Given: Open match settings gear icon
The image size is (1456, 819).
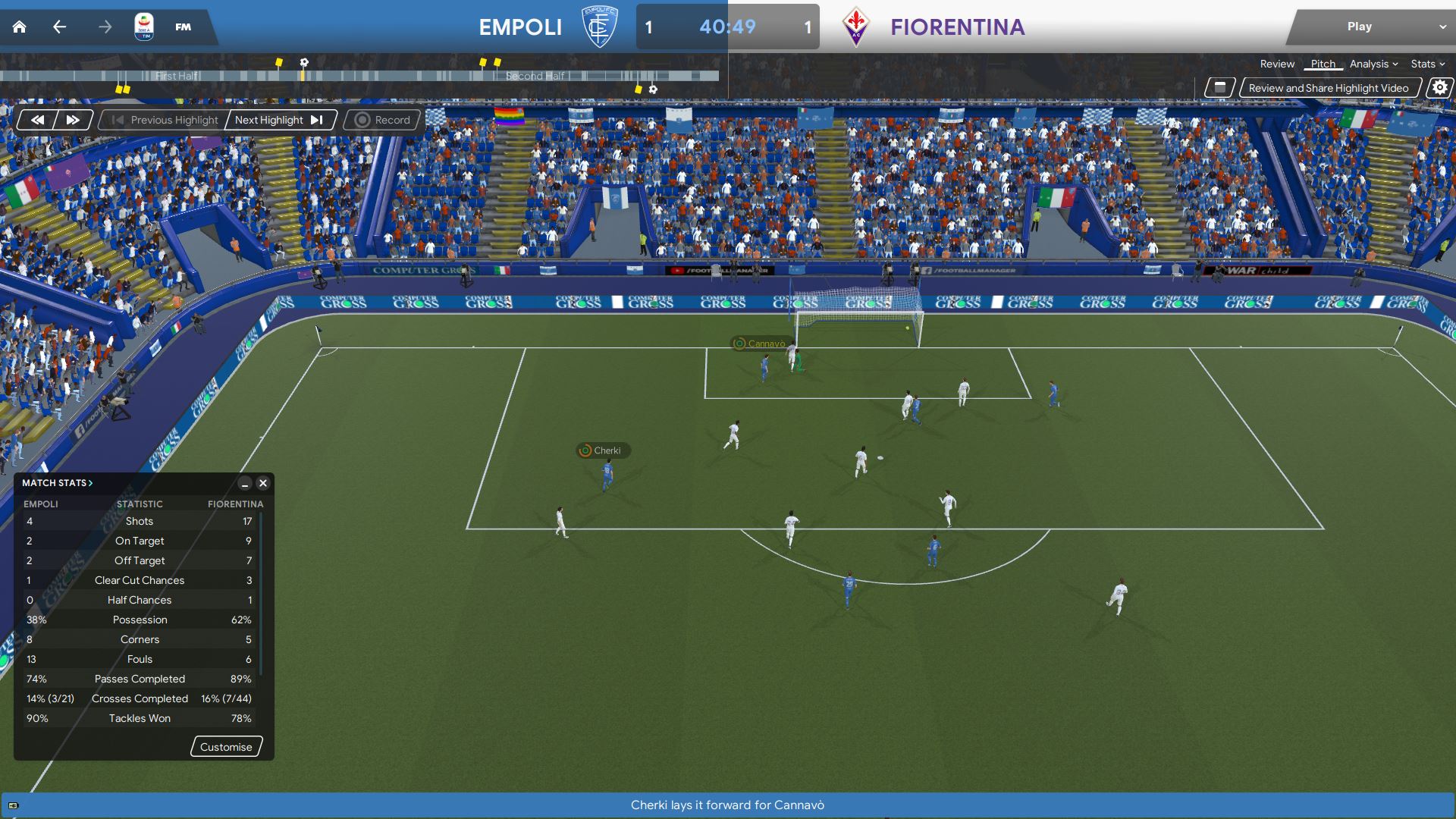Looking at the screenshot, I should 1439,88.
